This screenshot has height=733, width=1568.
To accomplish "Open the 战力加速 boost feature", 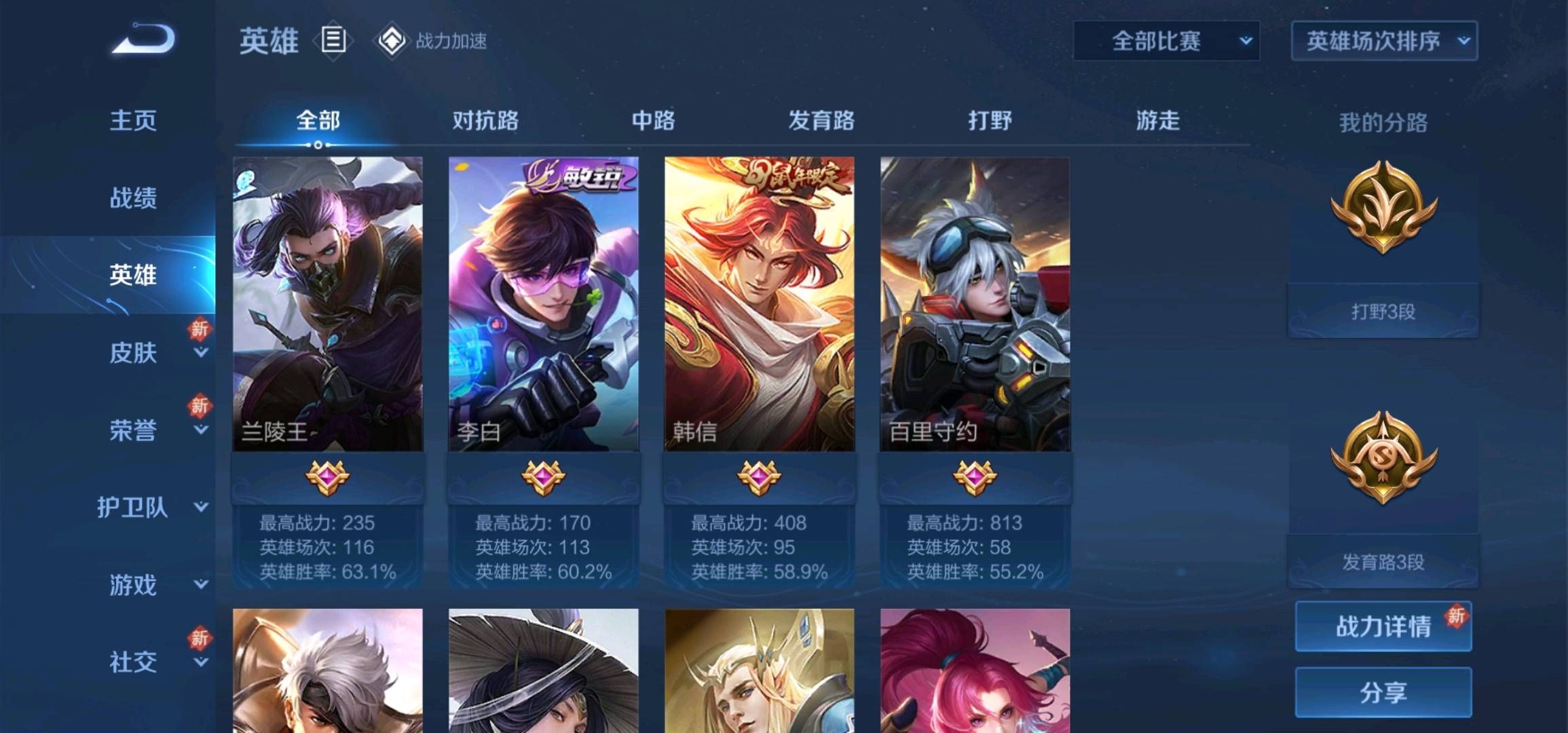I will click(451, 42).
